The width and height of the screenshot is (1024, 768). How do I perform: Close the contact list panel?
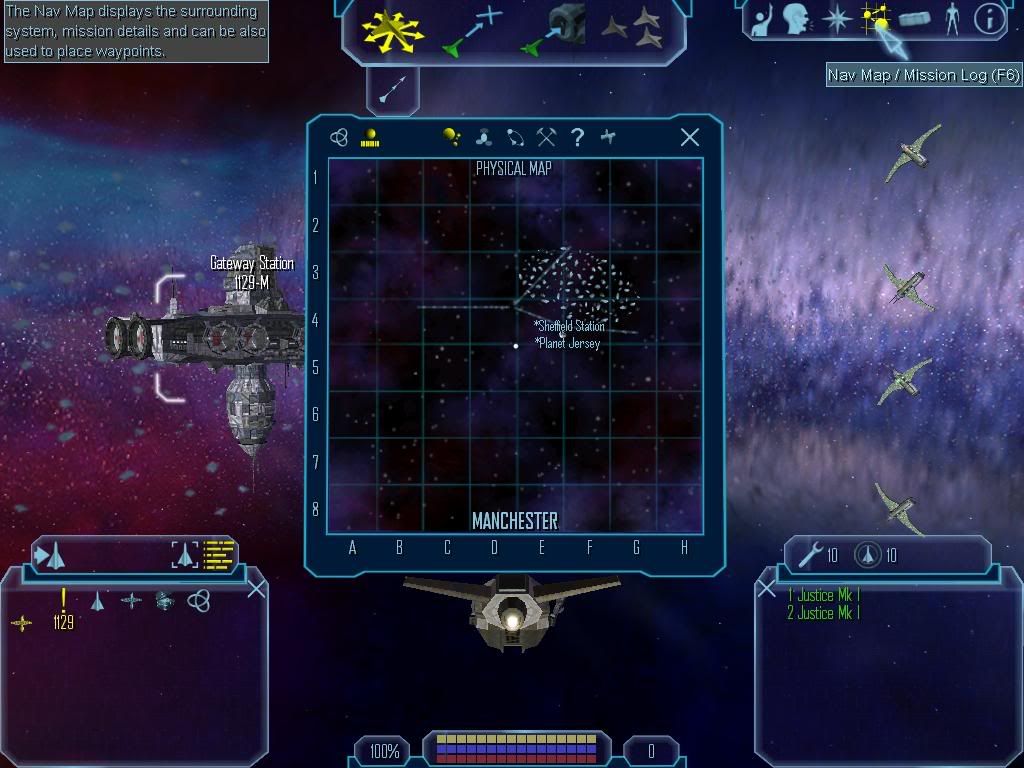click(256, 589)
